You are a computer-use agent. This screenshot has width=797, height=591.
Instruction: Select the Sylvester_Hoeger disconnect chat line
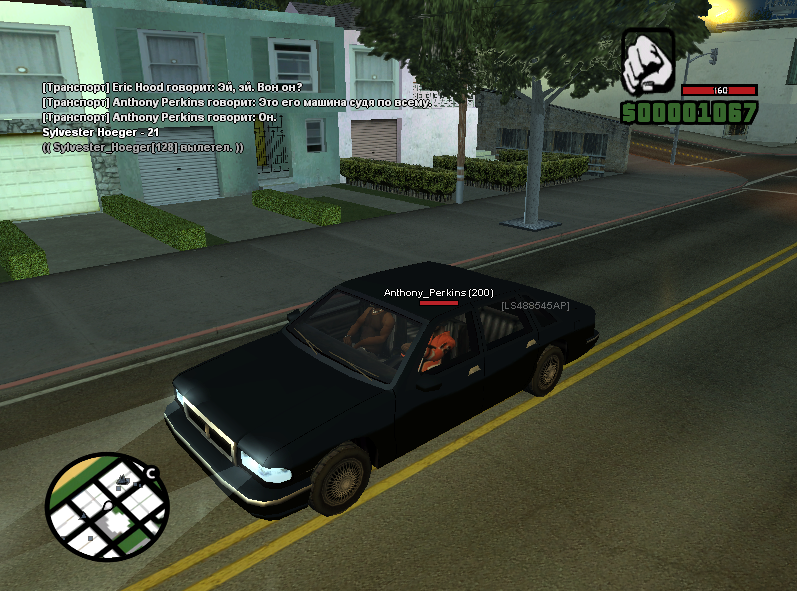(143, 147)
